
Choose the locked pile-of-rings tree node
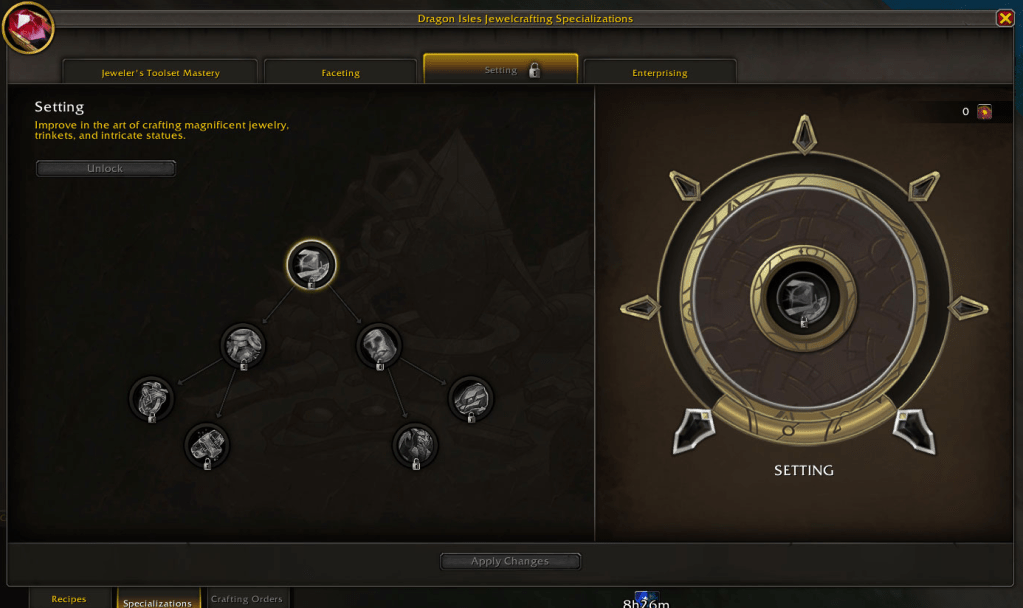pos(243,345)
